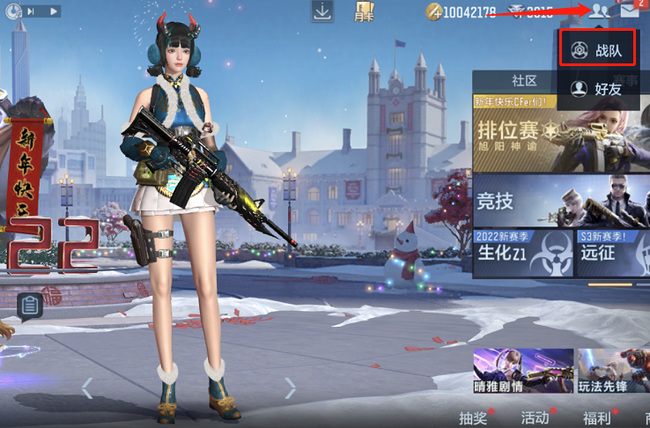
Task: Open the mail envelope icon
Action: click(x=630, y=12)
